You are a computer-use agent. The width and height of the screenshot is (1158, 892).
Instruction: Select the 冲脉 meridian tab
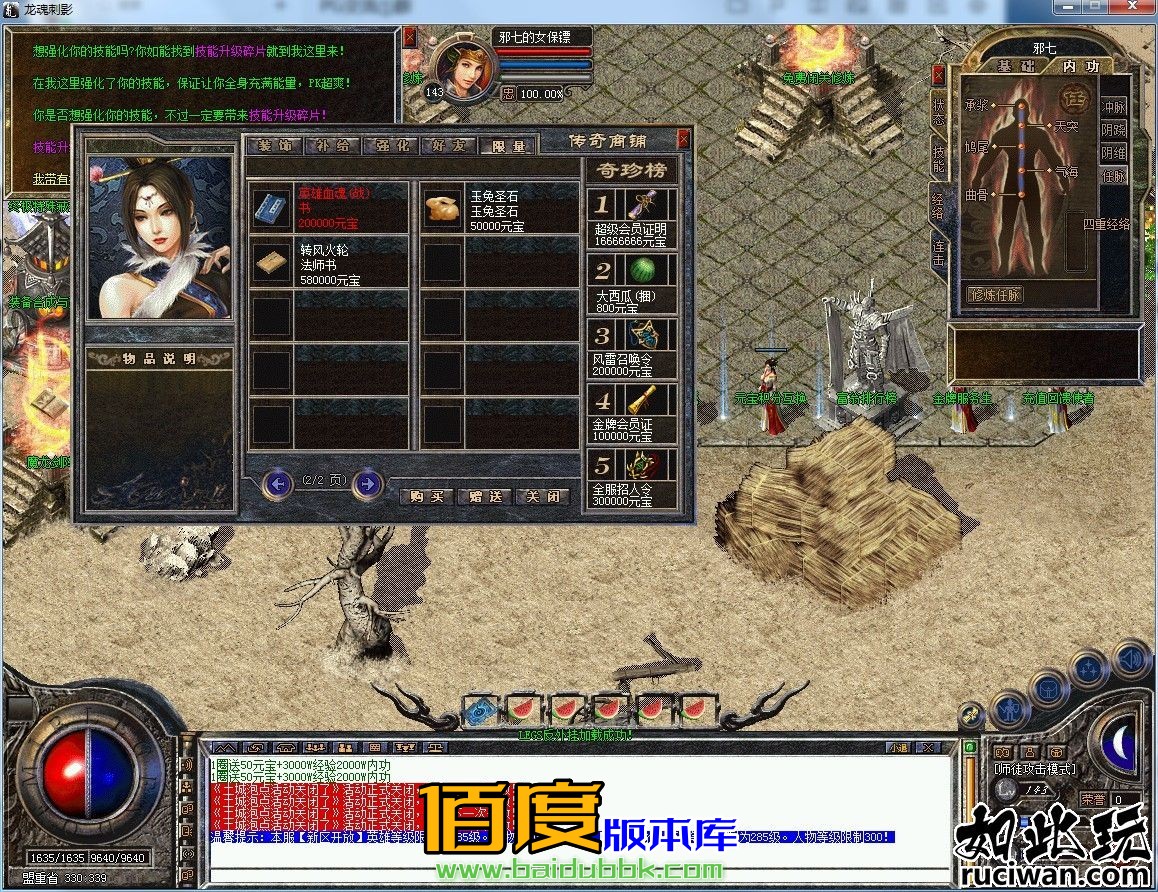1113,107
